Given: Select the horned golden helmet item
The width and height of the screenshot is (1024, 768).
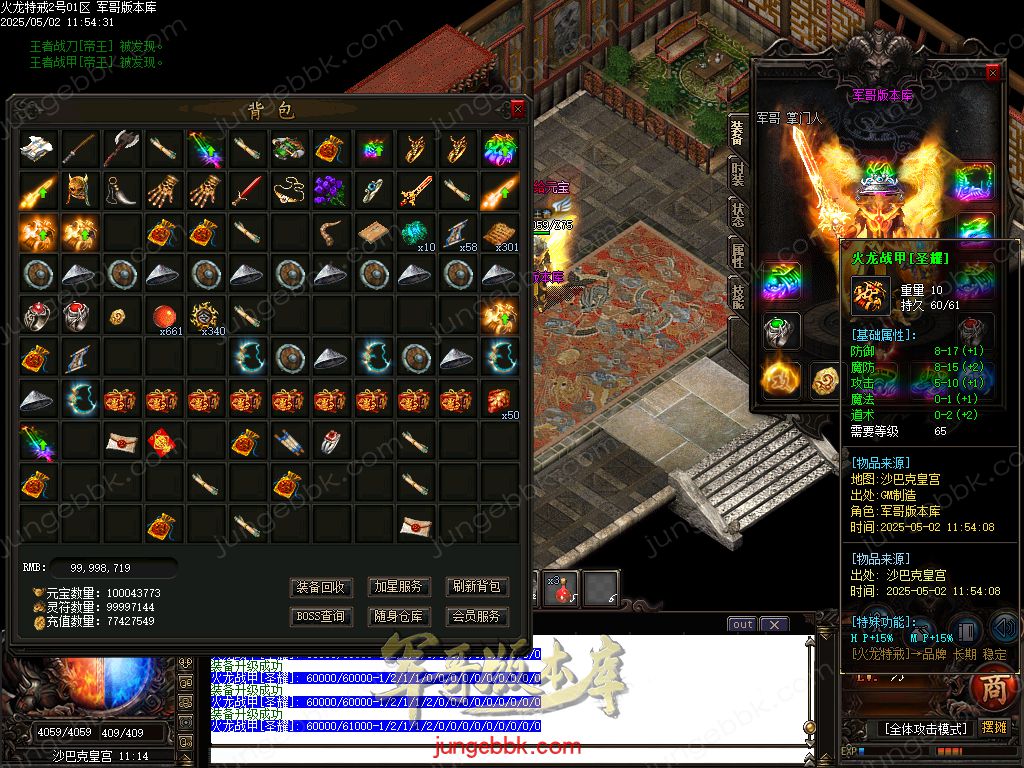Looking at the screenshot, I should tap(79, 190).
